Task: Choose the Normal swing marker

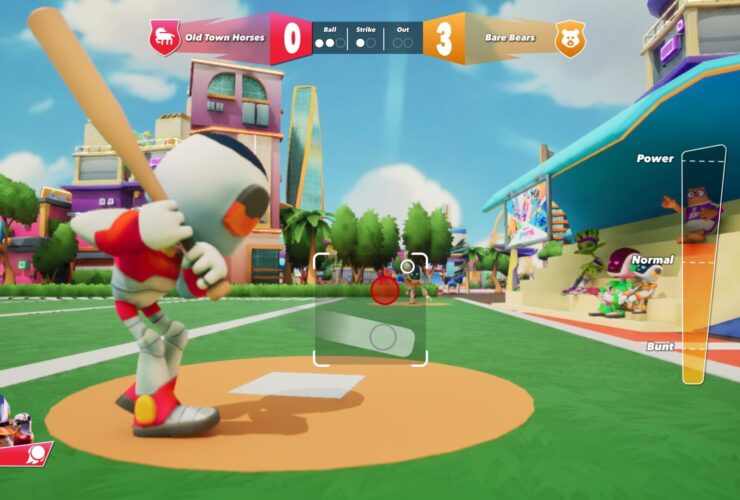Action: 702,261
